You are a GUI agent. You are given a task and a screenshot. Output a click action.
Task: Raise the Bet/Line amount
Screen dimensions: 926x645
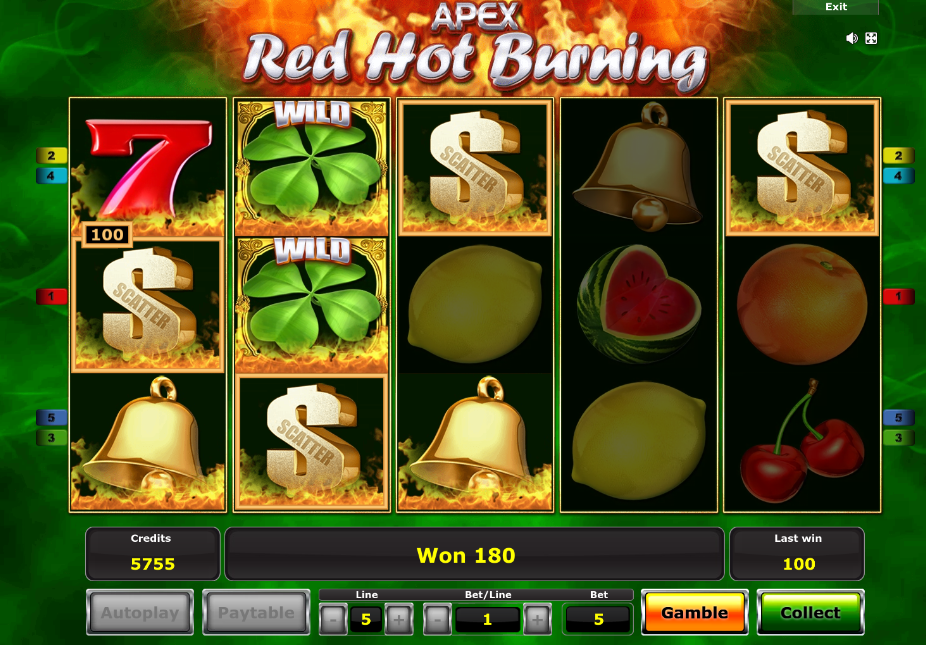(x=536, y=620)
